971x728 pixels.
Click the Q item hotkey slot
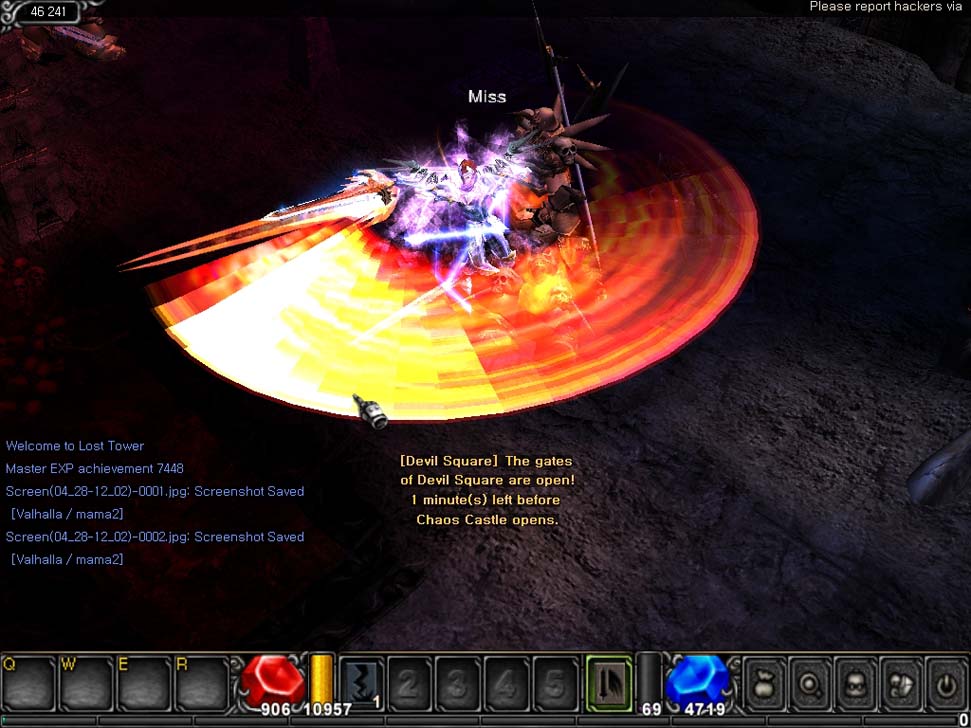pos(28,684)
